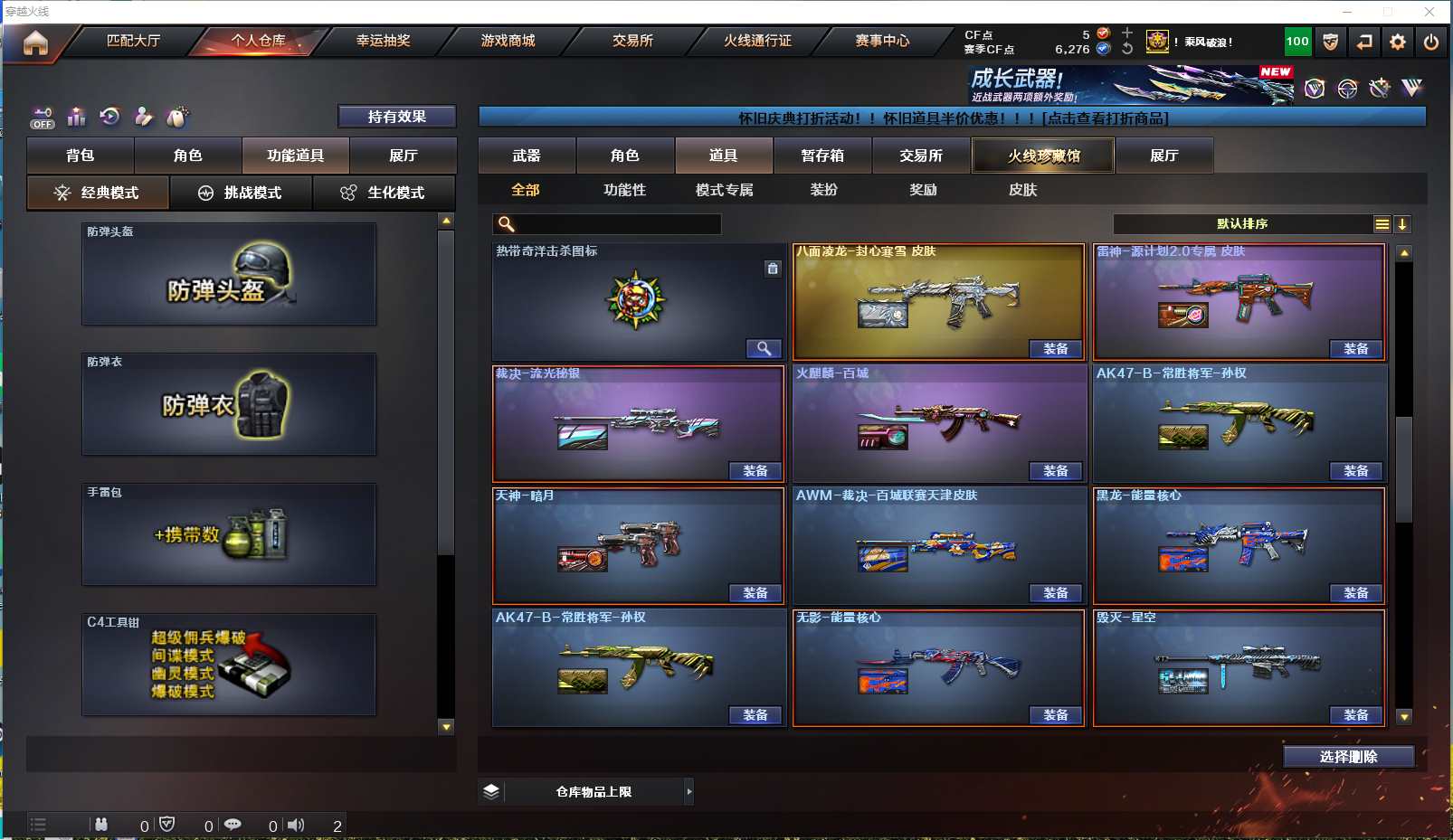Click the 选择删除 delete button
The width and height of the screenshot is (1453, 840).
[1348, 757]
